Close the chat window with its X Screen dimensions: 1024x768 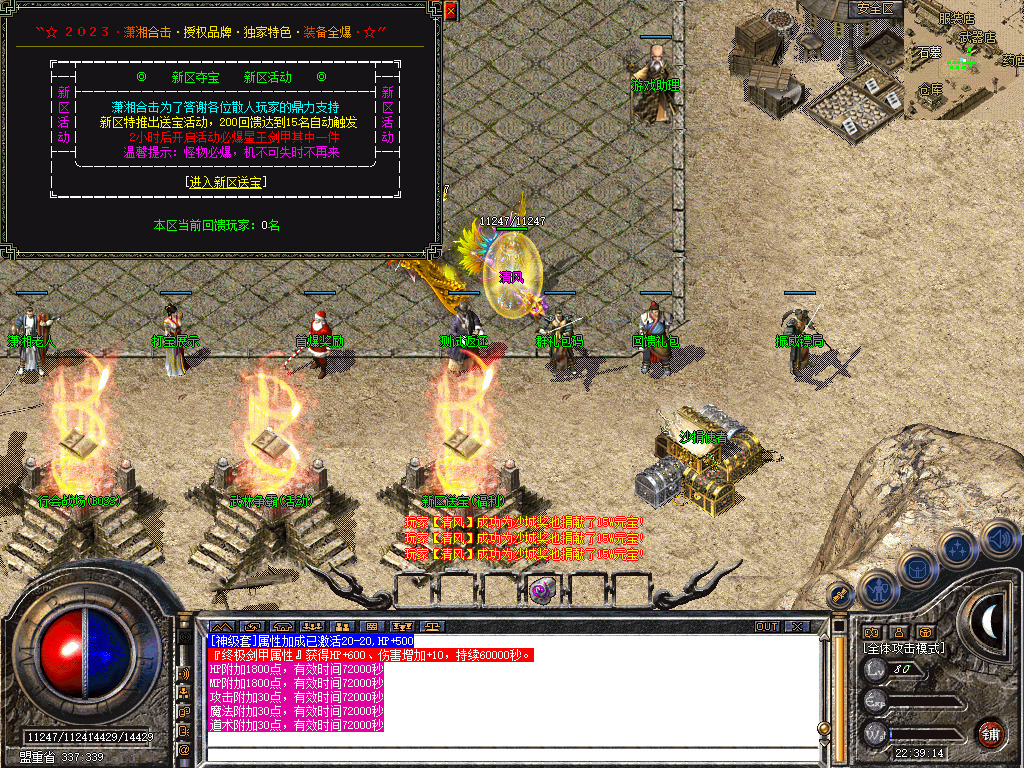pyautogui.click(x=797, y=627)
